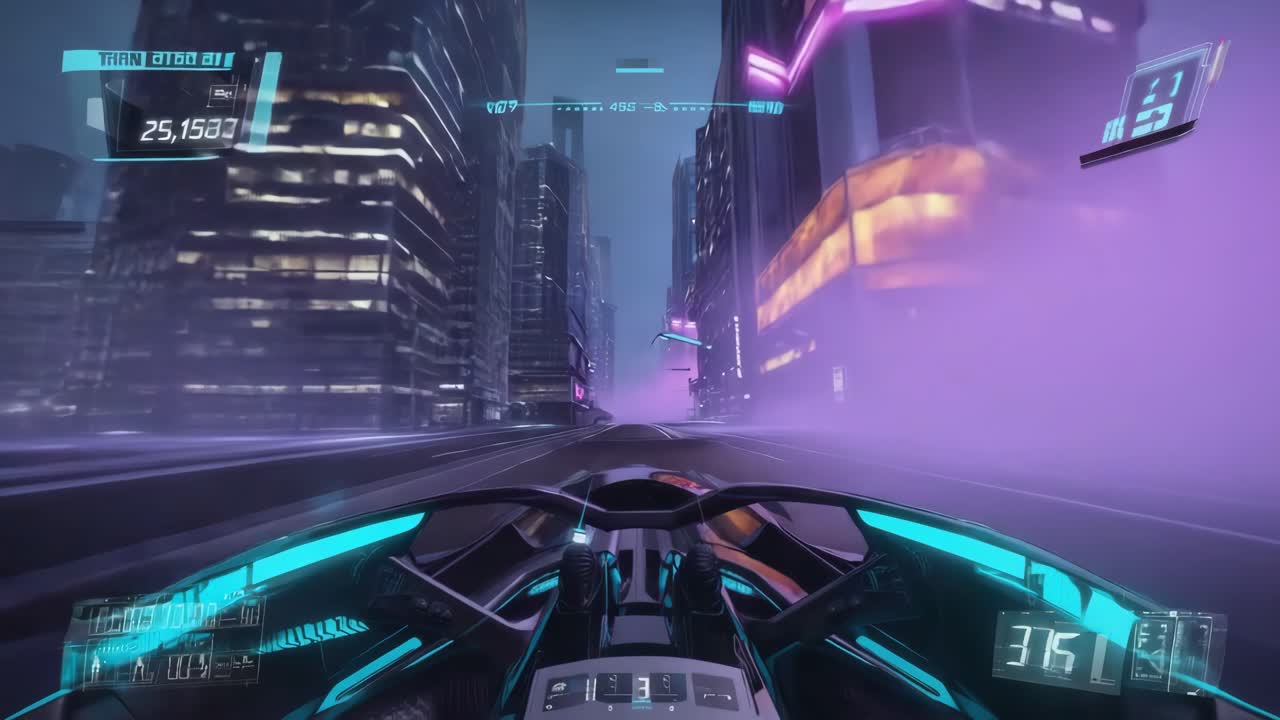The image size is (1280, 720).
Task: Select the ship icon beside the 465 speedometer
Action: [657, 104]
